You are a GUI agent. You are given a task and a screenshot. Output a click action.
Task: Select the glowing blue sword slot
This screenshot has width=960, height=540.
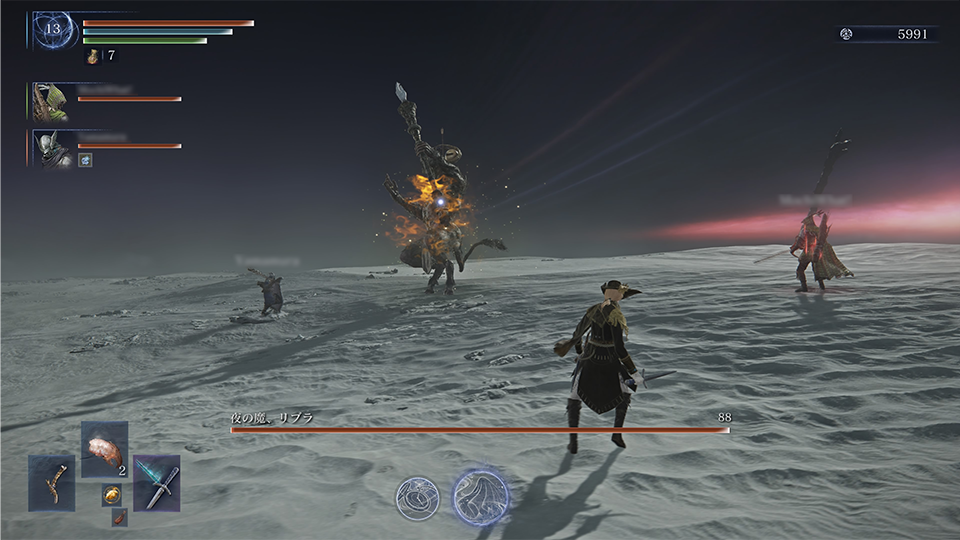[157, 483]
